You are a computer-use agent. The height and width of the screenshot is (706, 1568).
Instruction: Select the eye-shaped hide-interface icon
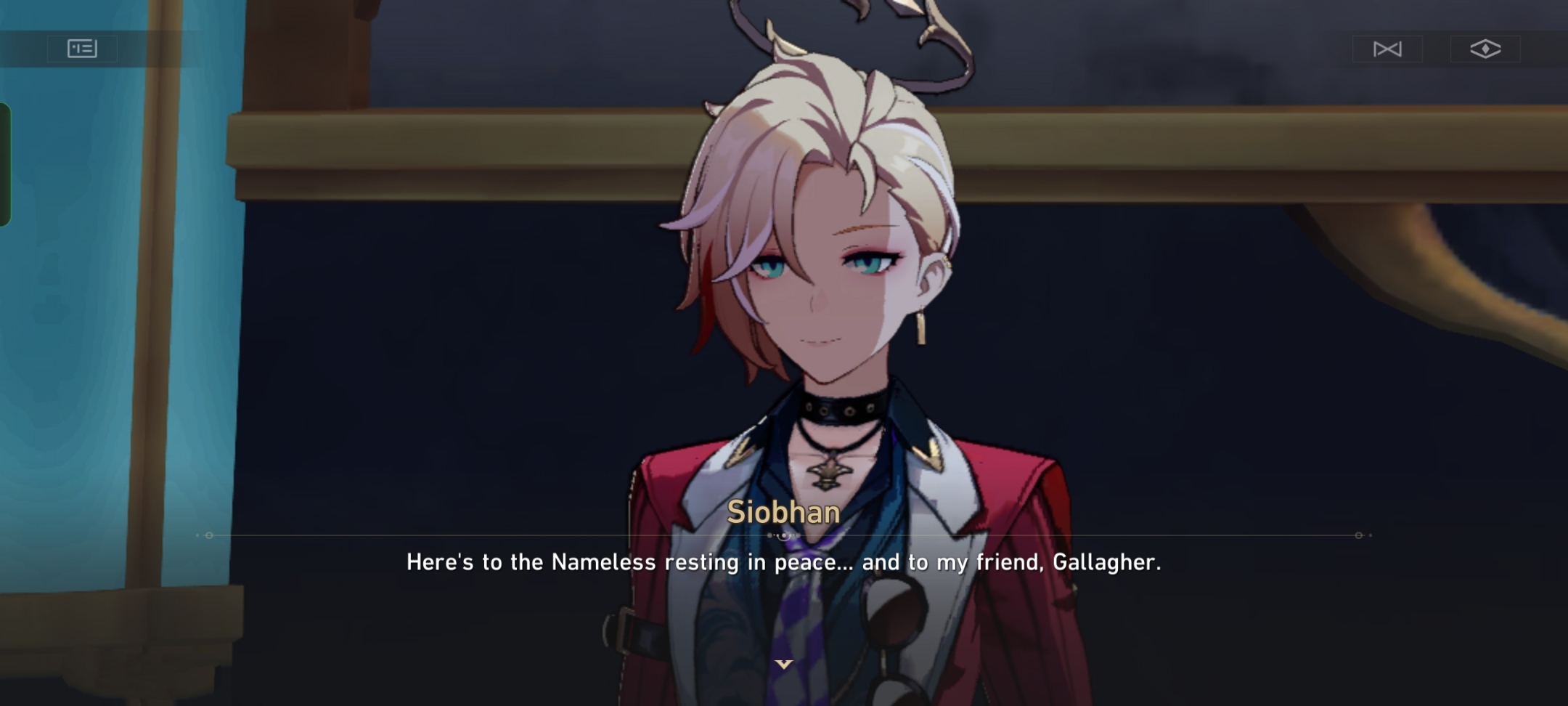pos(1487,49)
